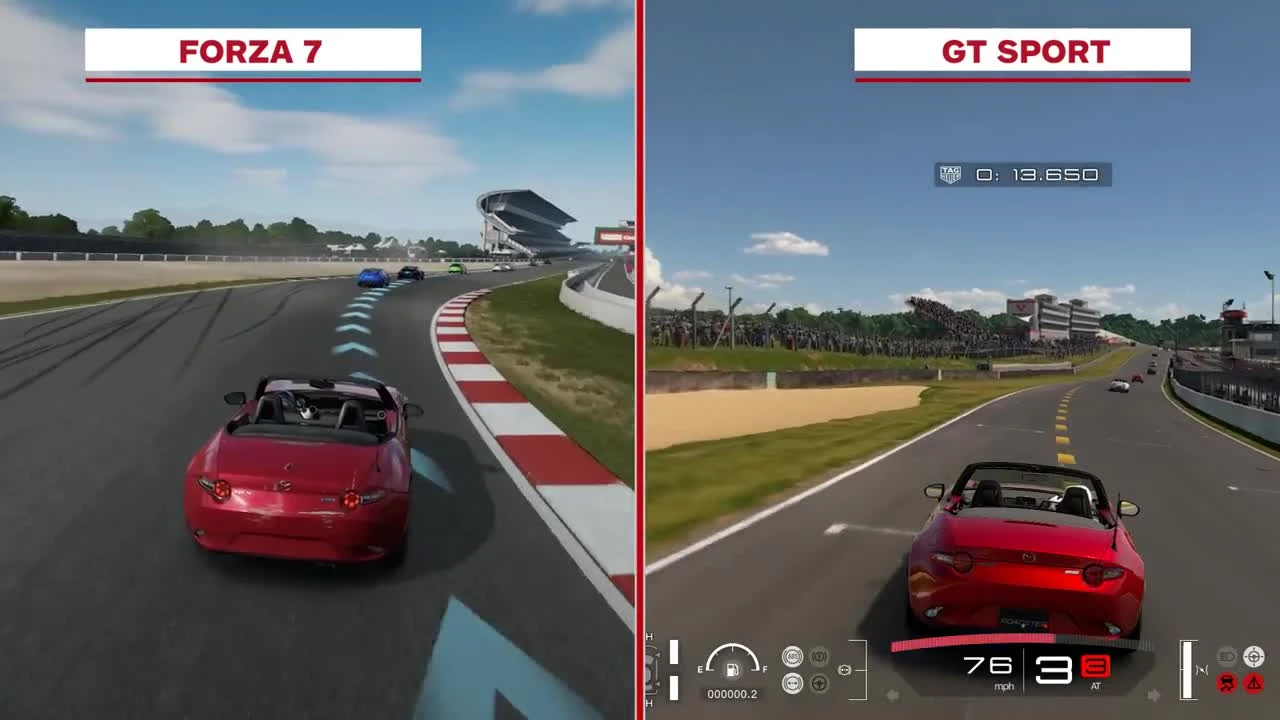This screenshot has width=1280, height=720.
Task: Switch to the FORZA 7 side banner
Action: click(250, 52)
